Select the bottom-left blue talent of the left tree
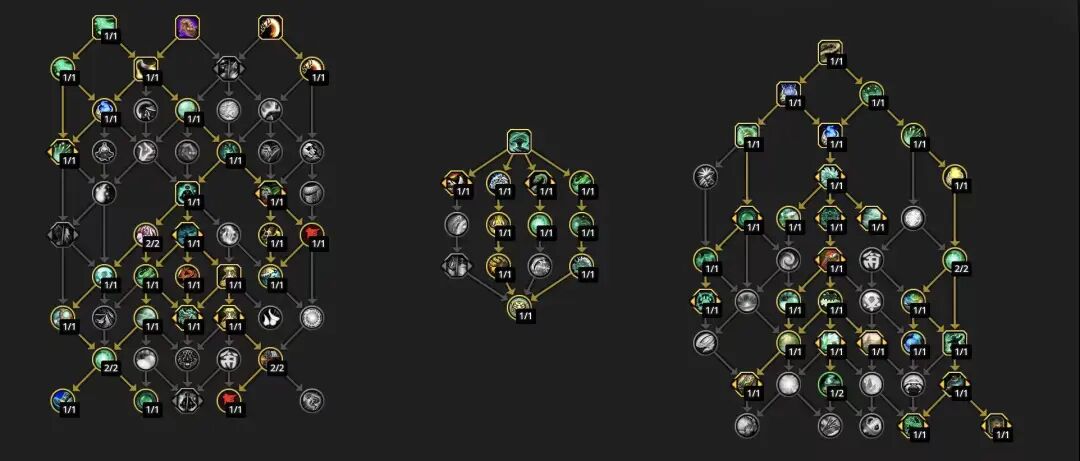The image size is (1080, 461). (63, 401)
